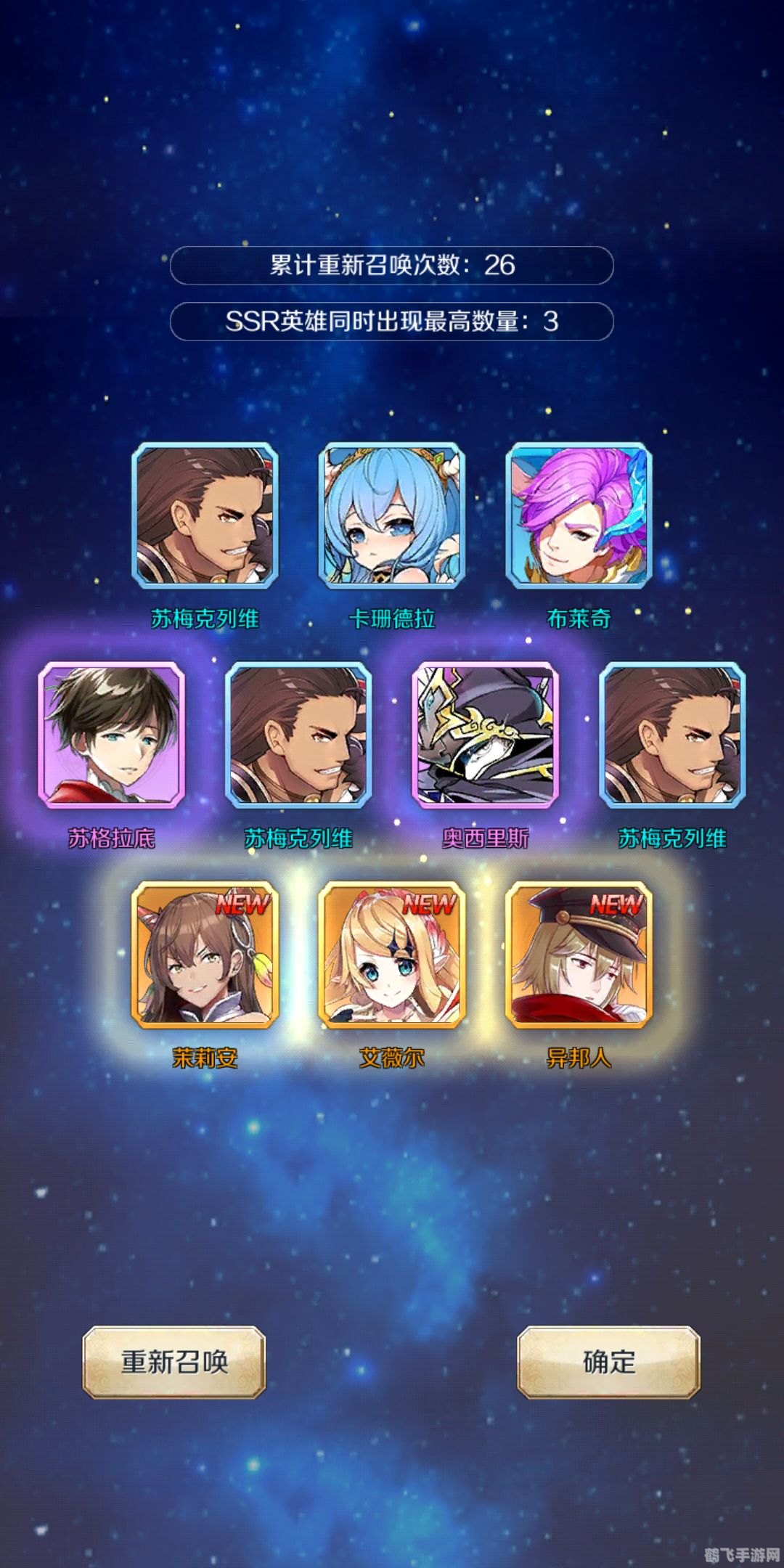Pick the blonde SSR hero 艾薇尔
The width and height of the screenshot is (784, 1568).
[x=392, y=954]
